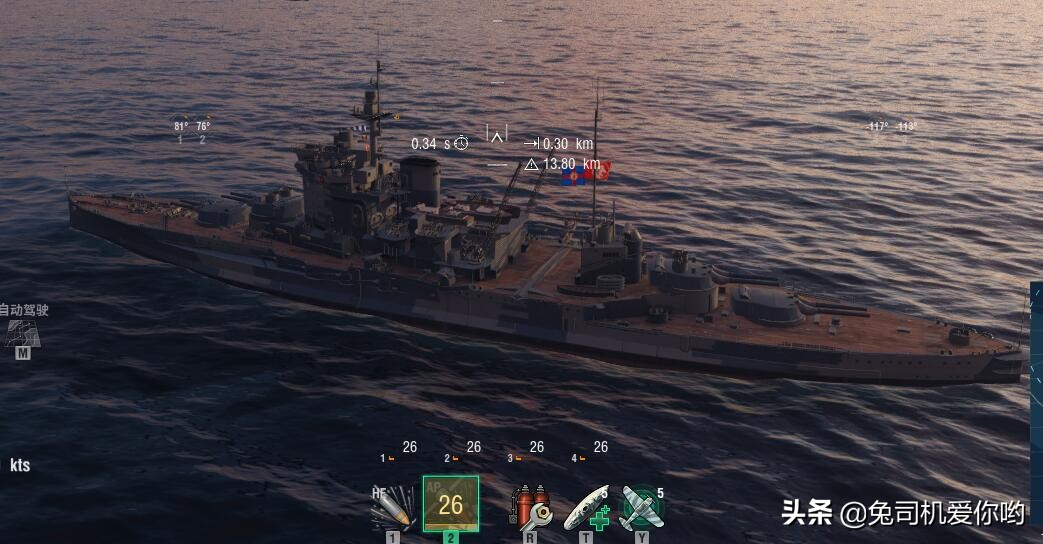Select the HE shell ammunition icon
This screenshot has height=544, width=1043.
point(392,507)
